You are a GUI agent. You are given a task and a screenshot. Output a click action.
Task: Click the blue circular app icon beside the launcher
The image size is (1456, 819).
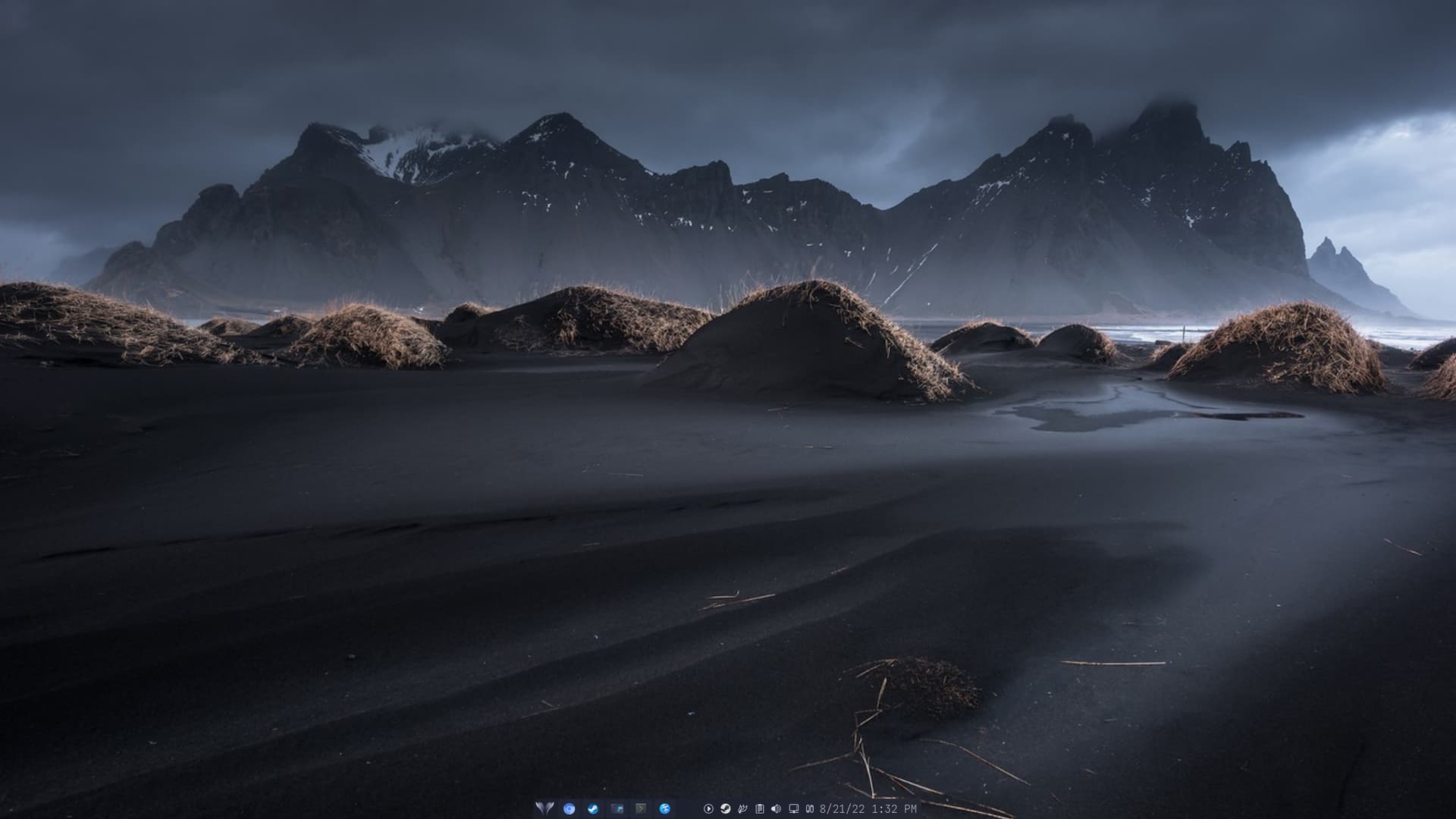point(569,808)
